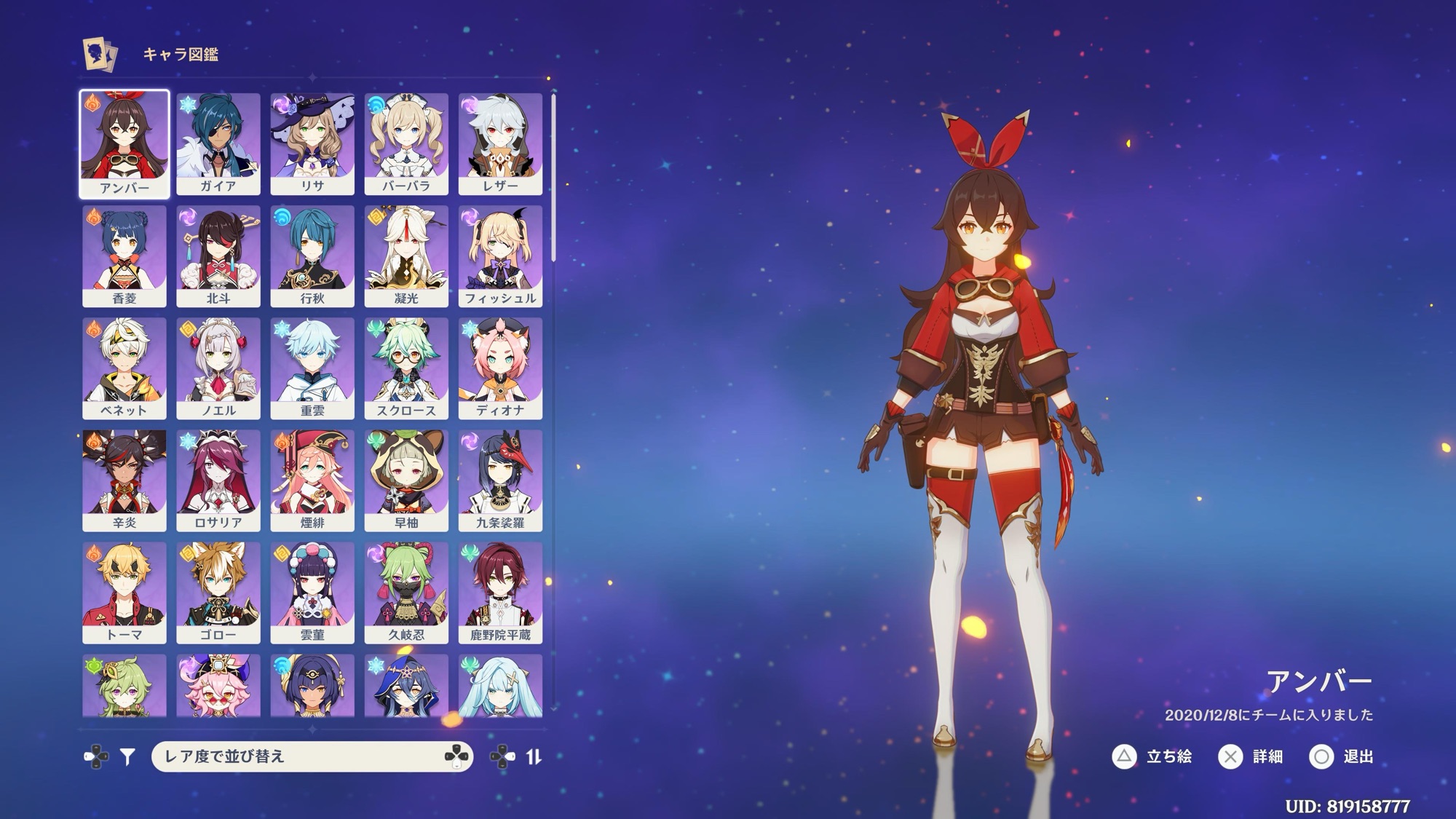The height and width of the screenshot is (819, 1456).
Task: Select リサ in the character archive
Action: (312, 143)
